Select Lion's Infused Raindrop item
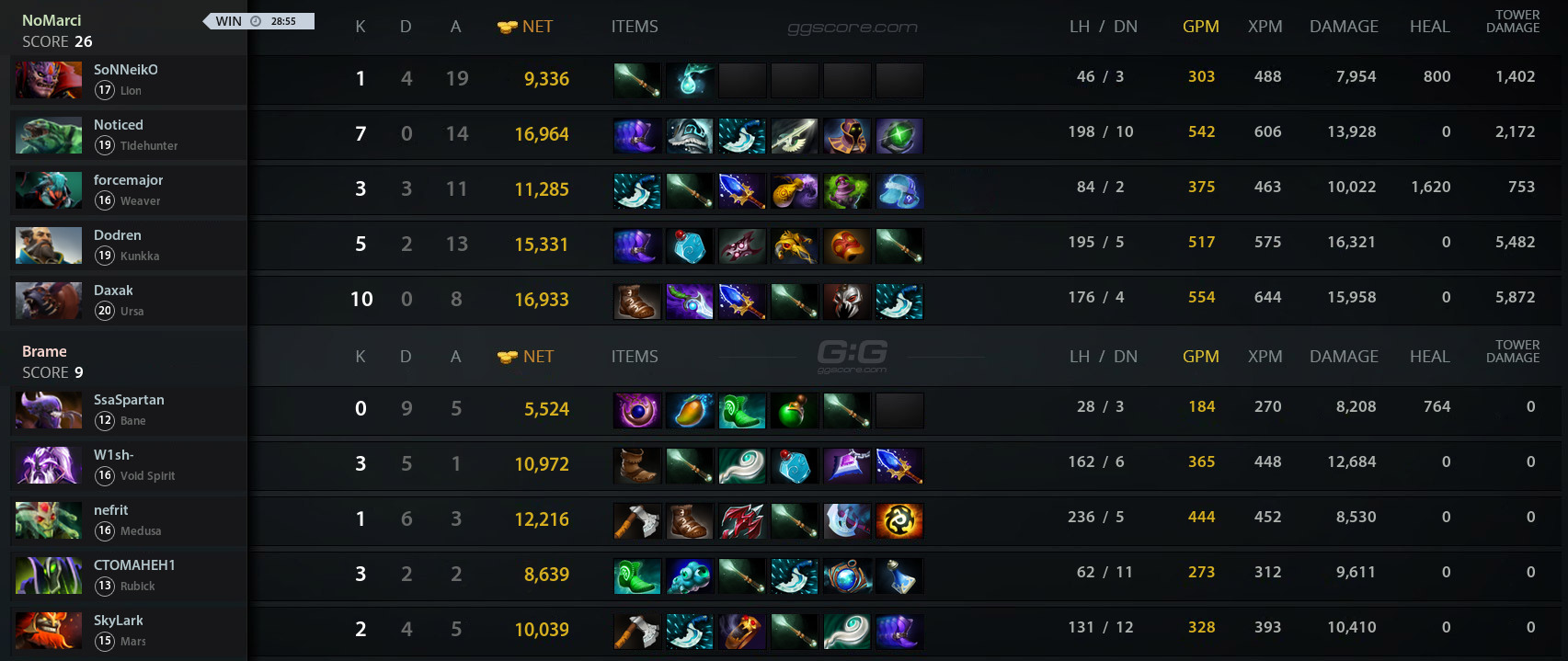The image size is (1568, 661). (x=690, y=80)
